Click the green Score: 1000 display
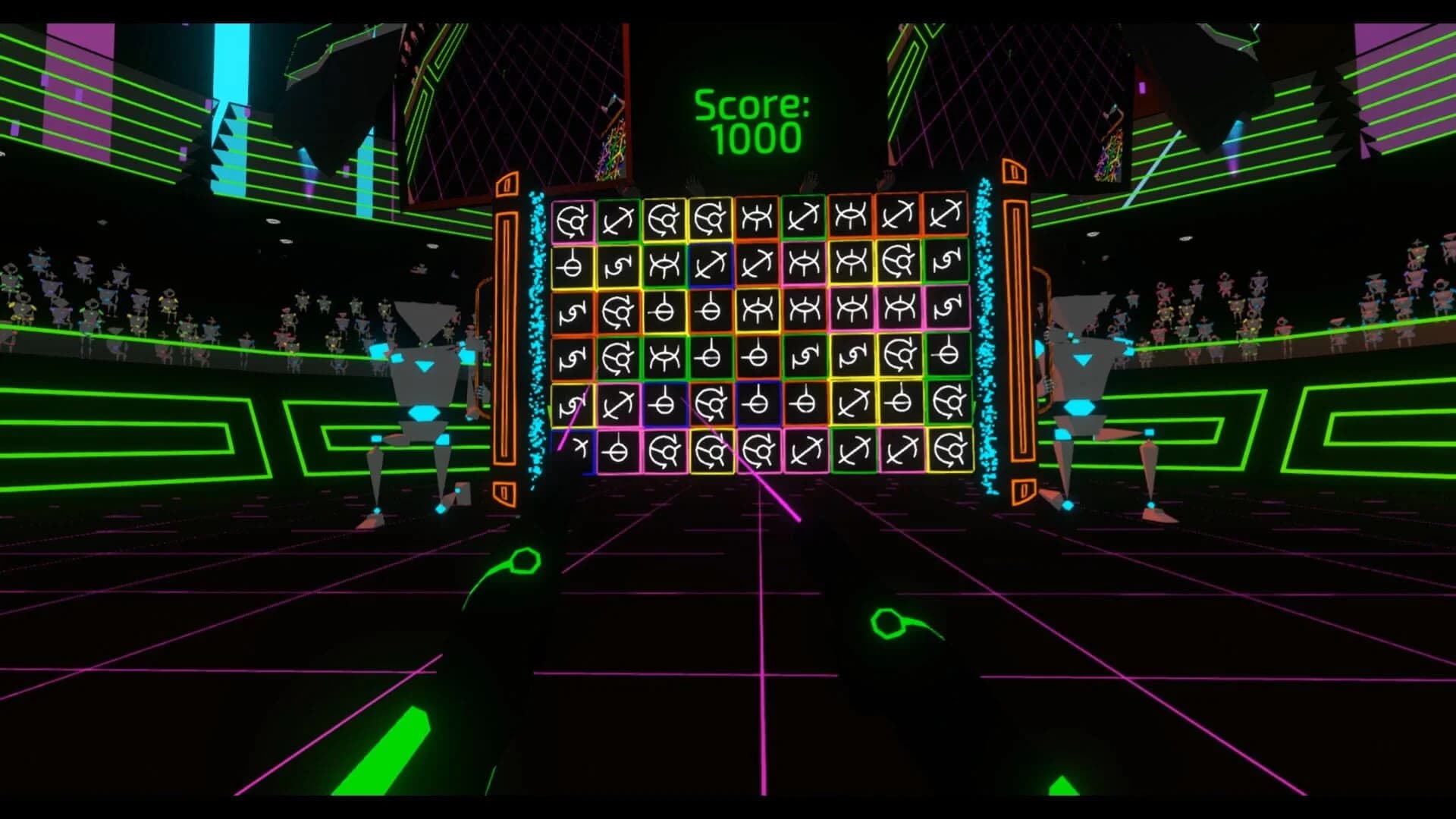The width and height of the screenshot is (1456, 819). tap(751, 121)
